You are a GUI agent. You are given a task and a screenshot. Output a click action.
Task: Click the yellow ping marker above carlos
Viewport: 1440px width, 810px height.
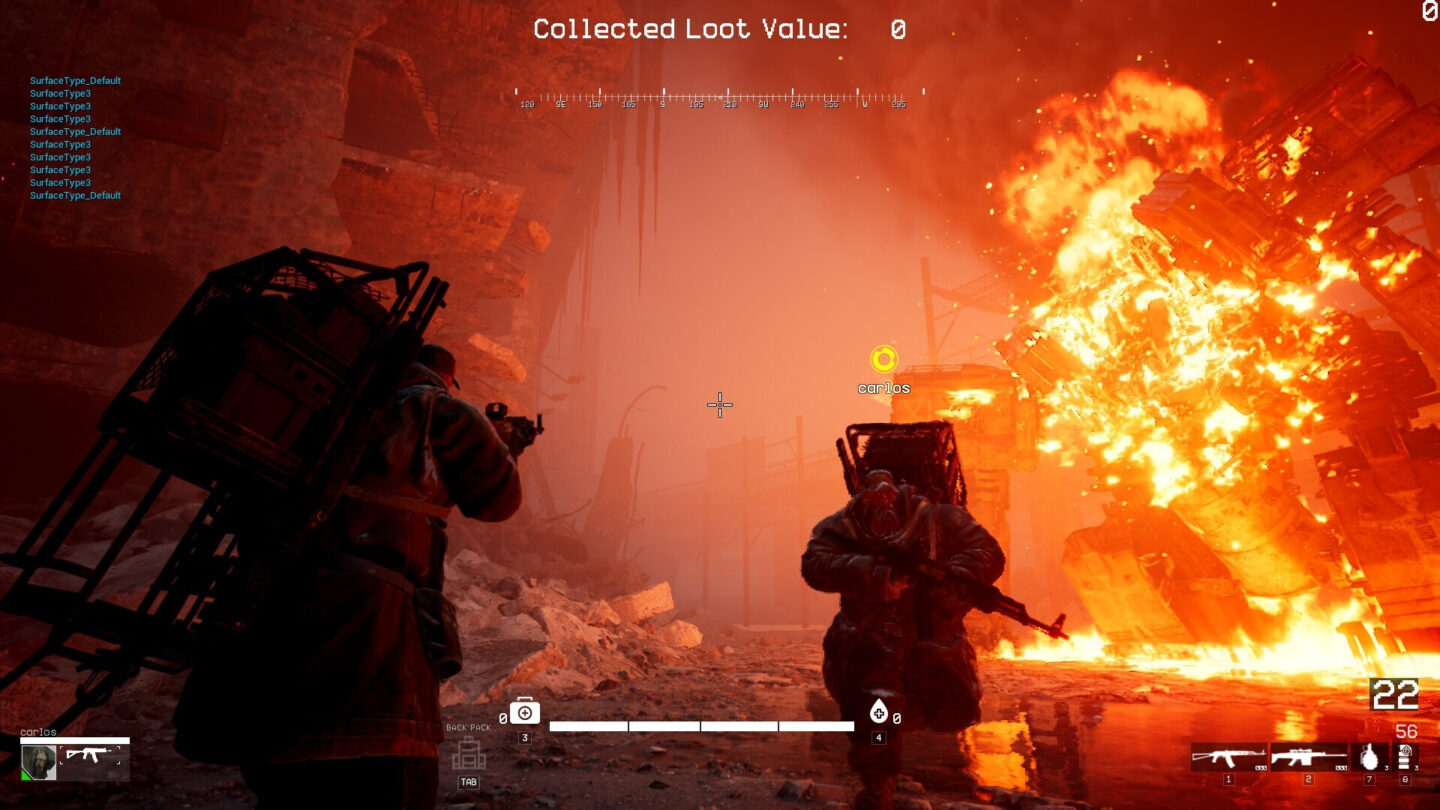pos(884,357)
